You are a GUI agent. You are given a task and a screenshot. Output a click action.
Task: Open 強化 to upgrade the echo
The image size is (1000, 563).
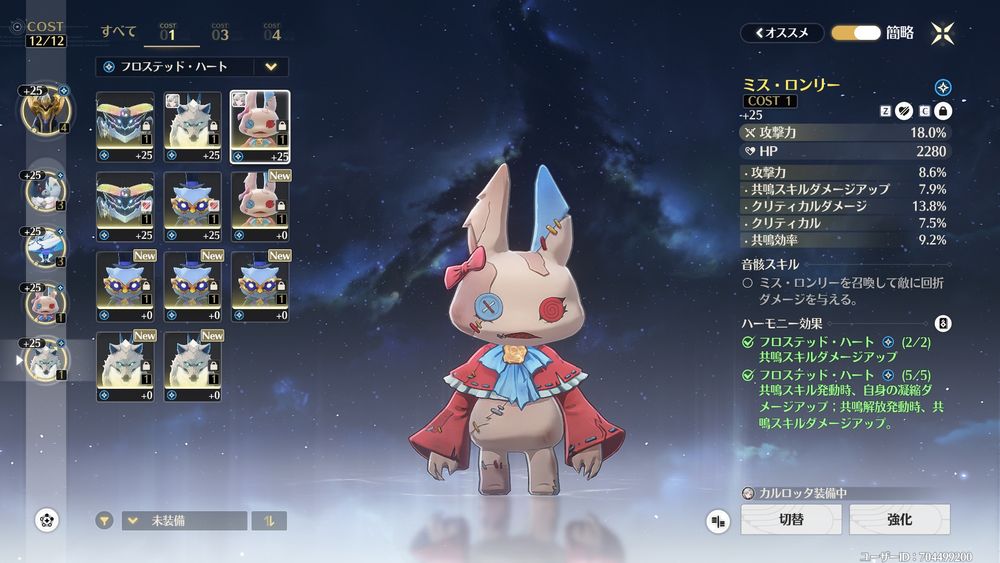pos(899,520)
